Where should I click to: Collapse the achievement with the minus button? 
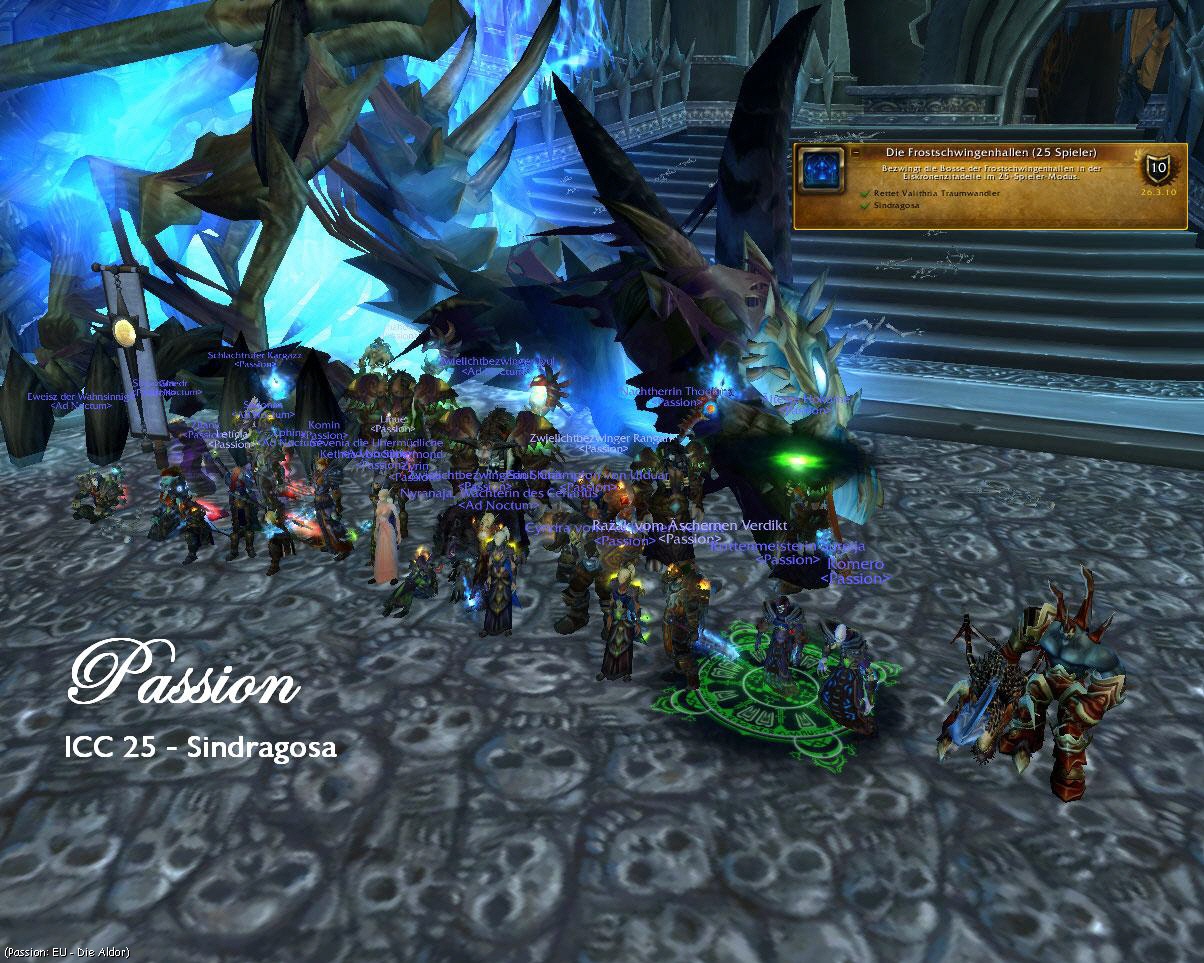(x=856, y=153)
